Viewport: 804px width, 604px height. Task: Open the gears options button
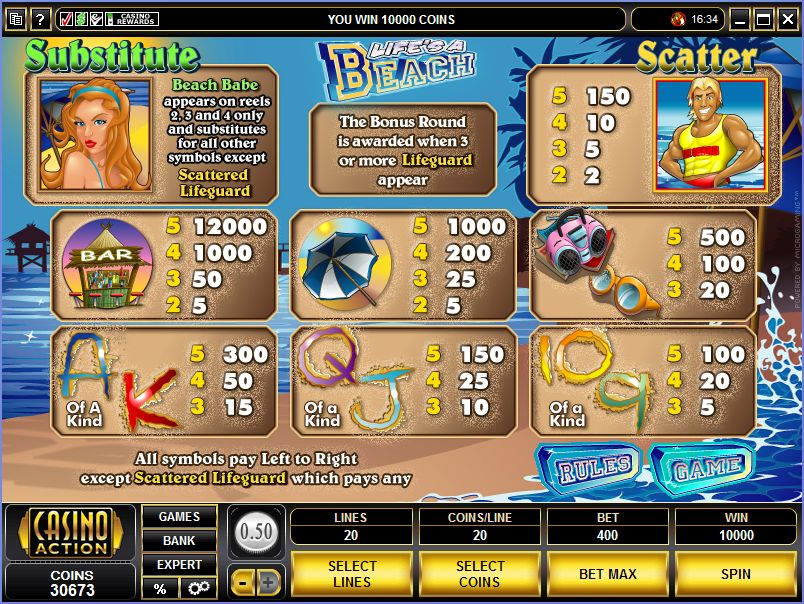point(198,588)
